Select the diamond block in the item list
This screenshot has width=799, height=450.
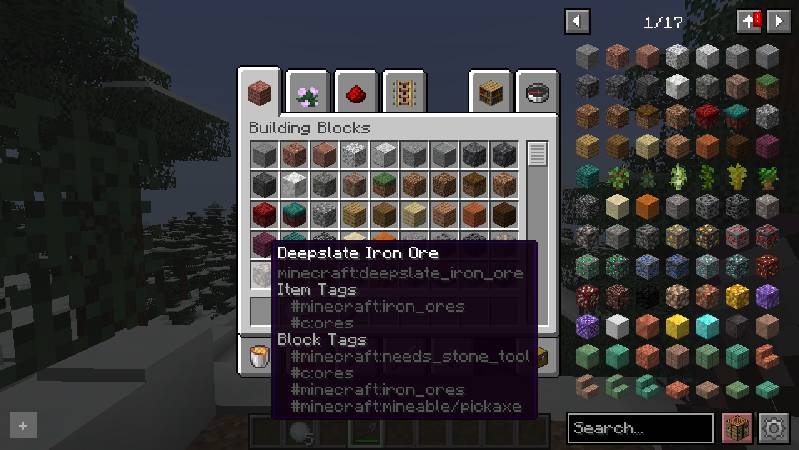707,326
